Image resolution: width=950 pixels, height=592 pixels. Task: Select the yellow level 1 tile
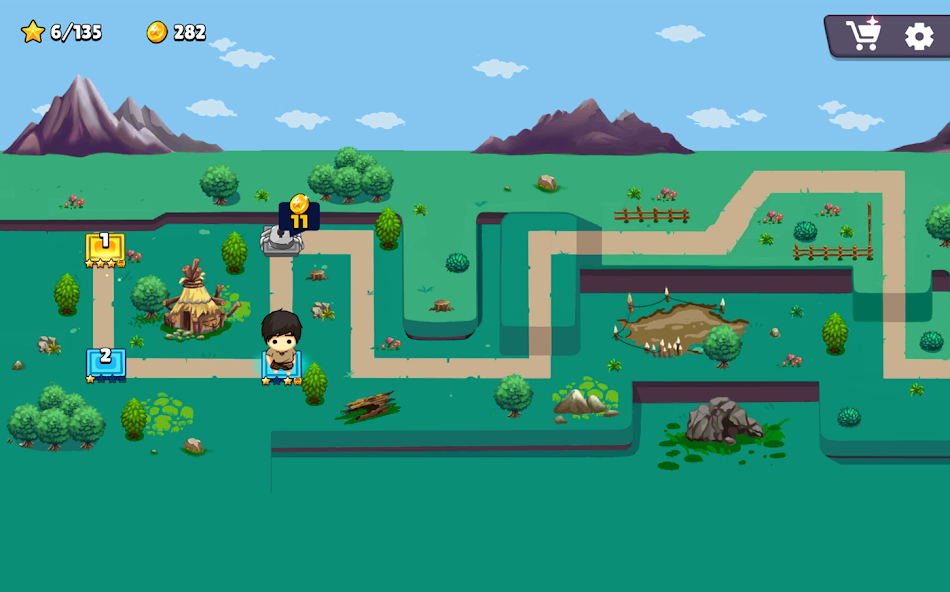click(105, 248)
